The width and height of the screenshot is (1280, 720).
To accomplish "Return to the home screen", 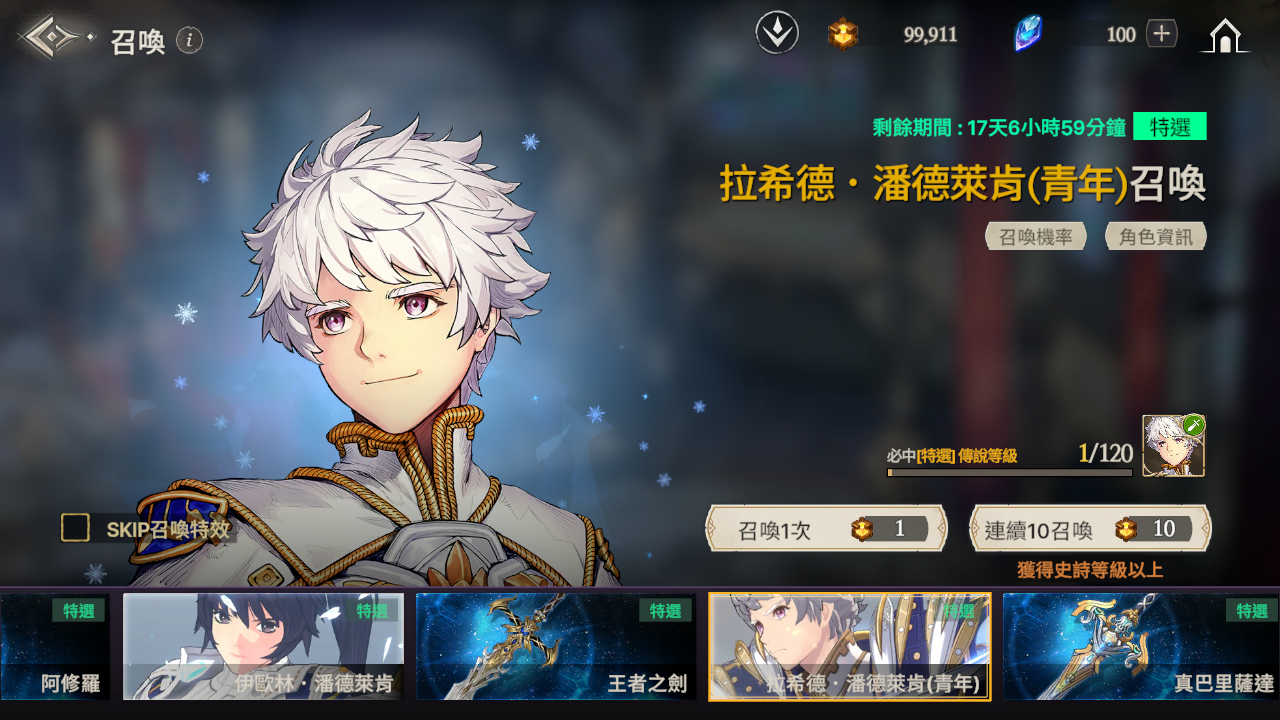I will [1225, 36].
